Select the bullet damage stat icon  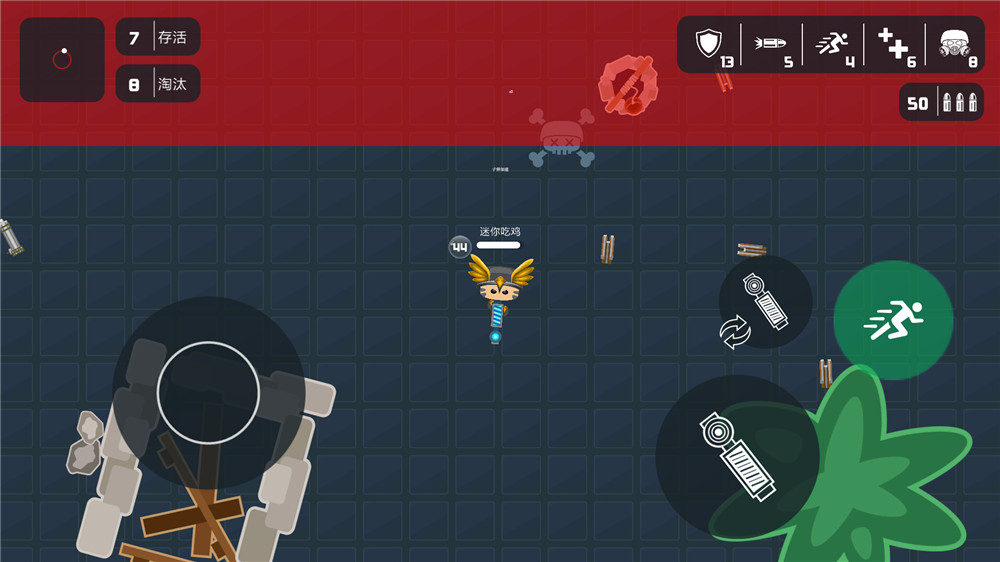coord(771,43)
